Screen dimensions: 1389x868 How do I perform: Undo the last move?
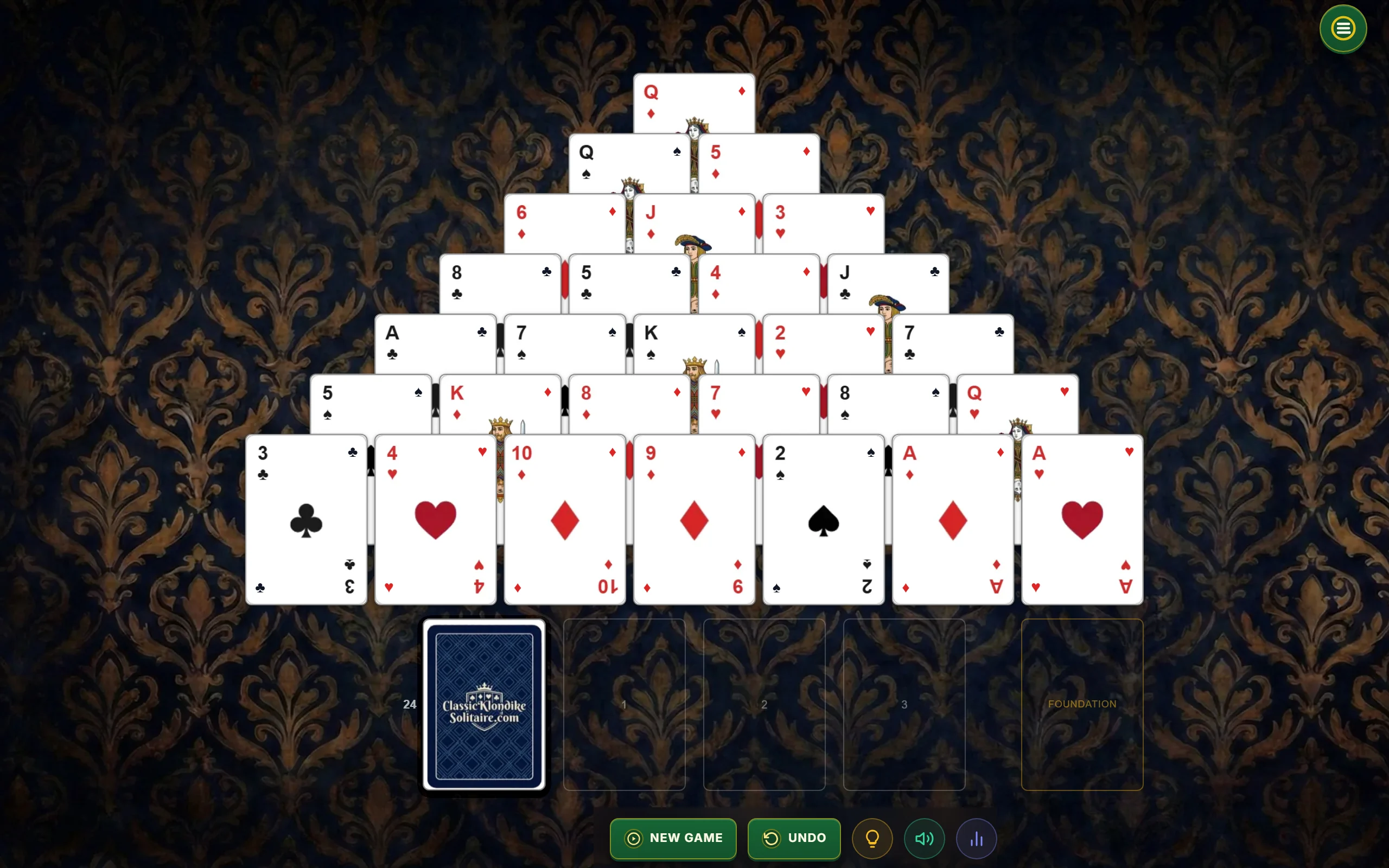[794, 838]
